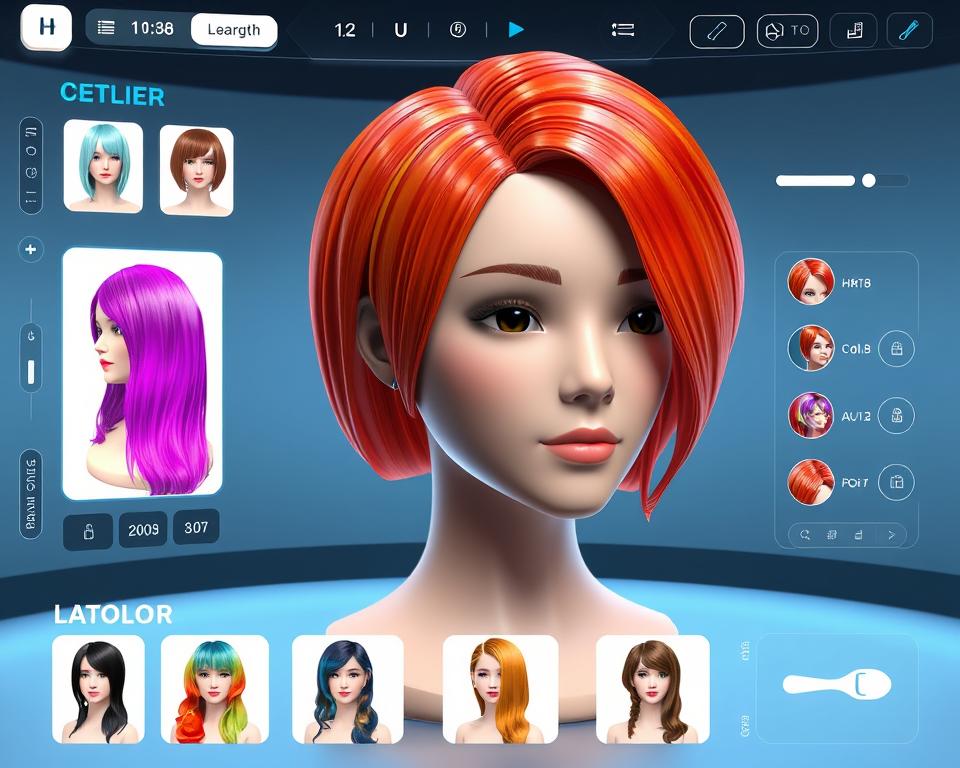Click the music note button
The image size is (960, 768).
[853, 31]
